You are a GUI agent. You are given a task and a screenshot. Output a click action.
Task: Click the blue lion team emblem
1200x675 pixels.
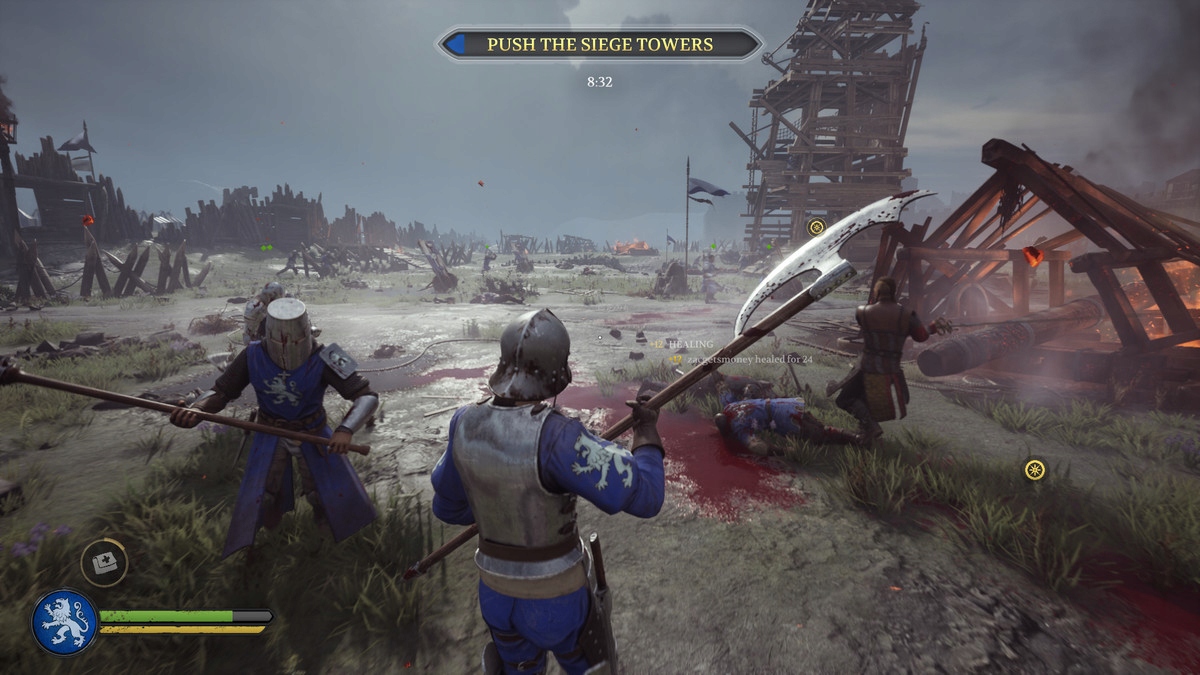point(65,622)
